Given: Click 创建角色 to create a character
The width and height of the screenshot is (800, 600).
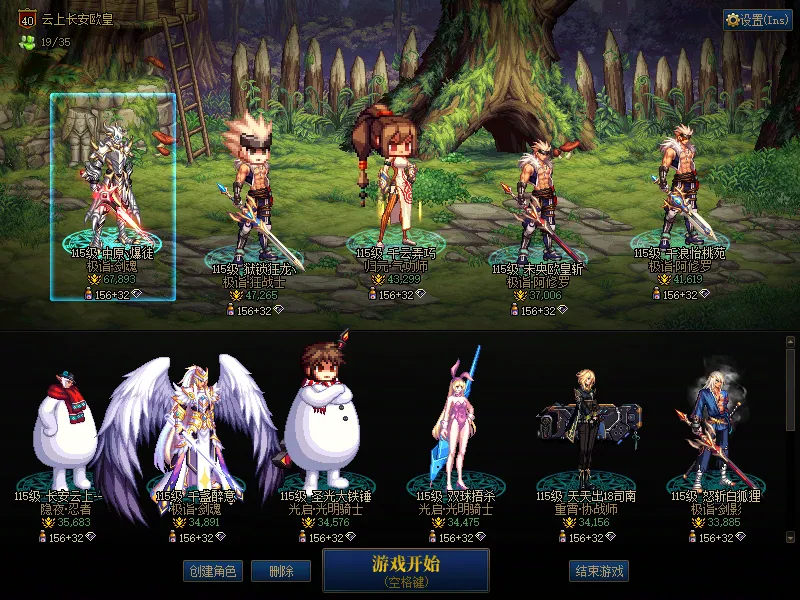Looking at the screenshot, I should pyautogui.click(x=211, y=571).
